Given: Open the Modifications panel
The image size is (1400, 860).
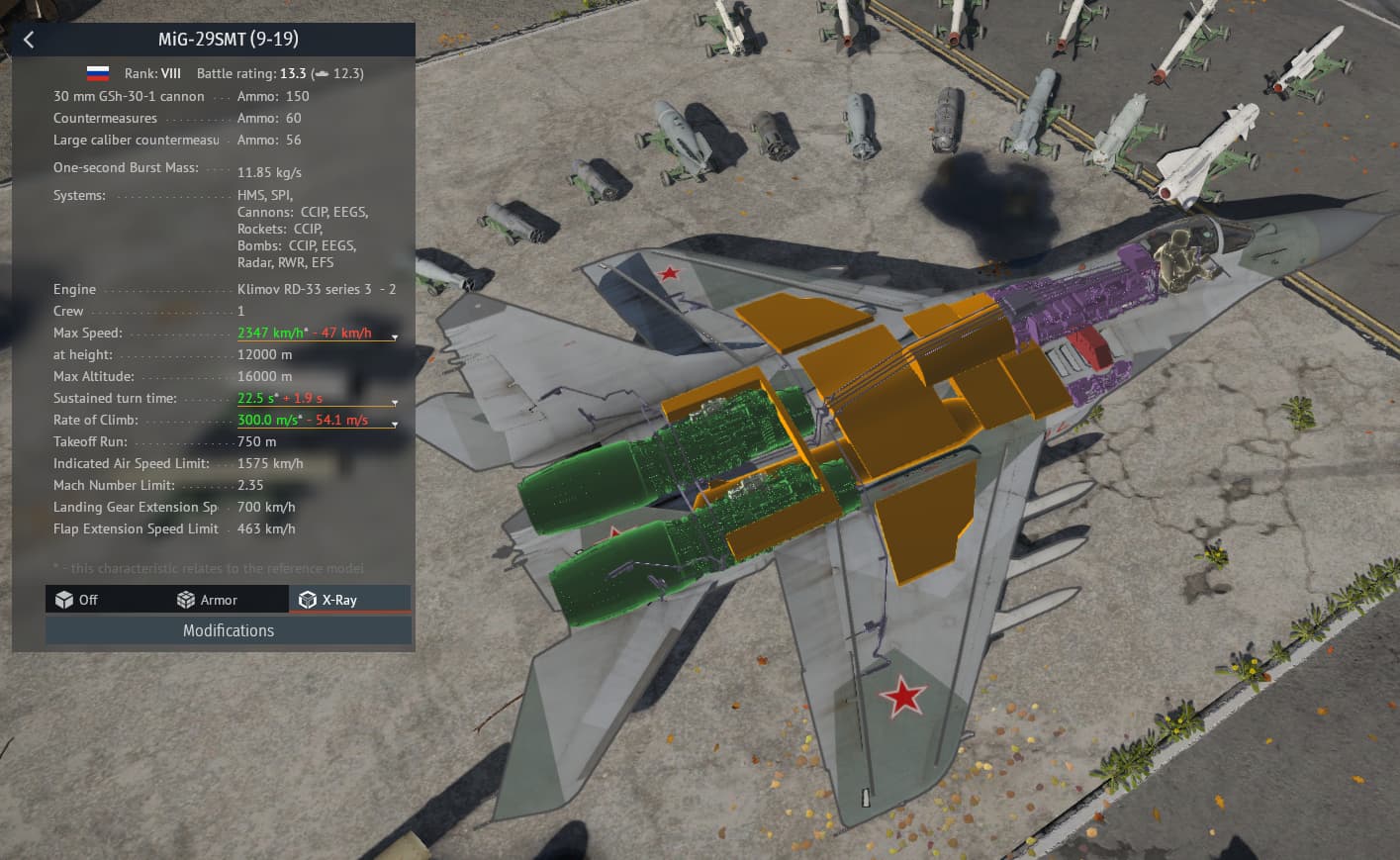Looking at the screenshot, I should coord(229,630).
